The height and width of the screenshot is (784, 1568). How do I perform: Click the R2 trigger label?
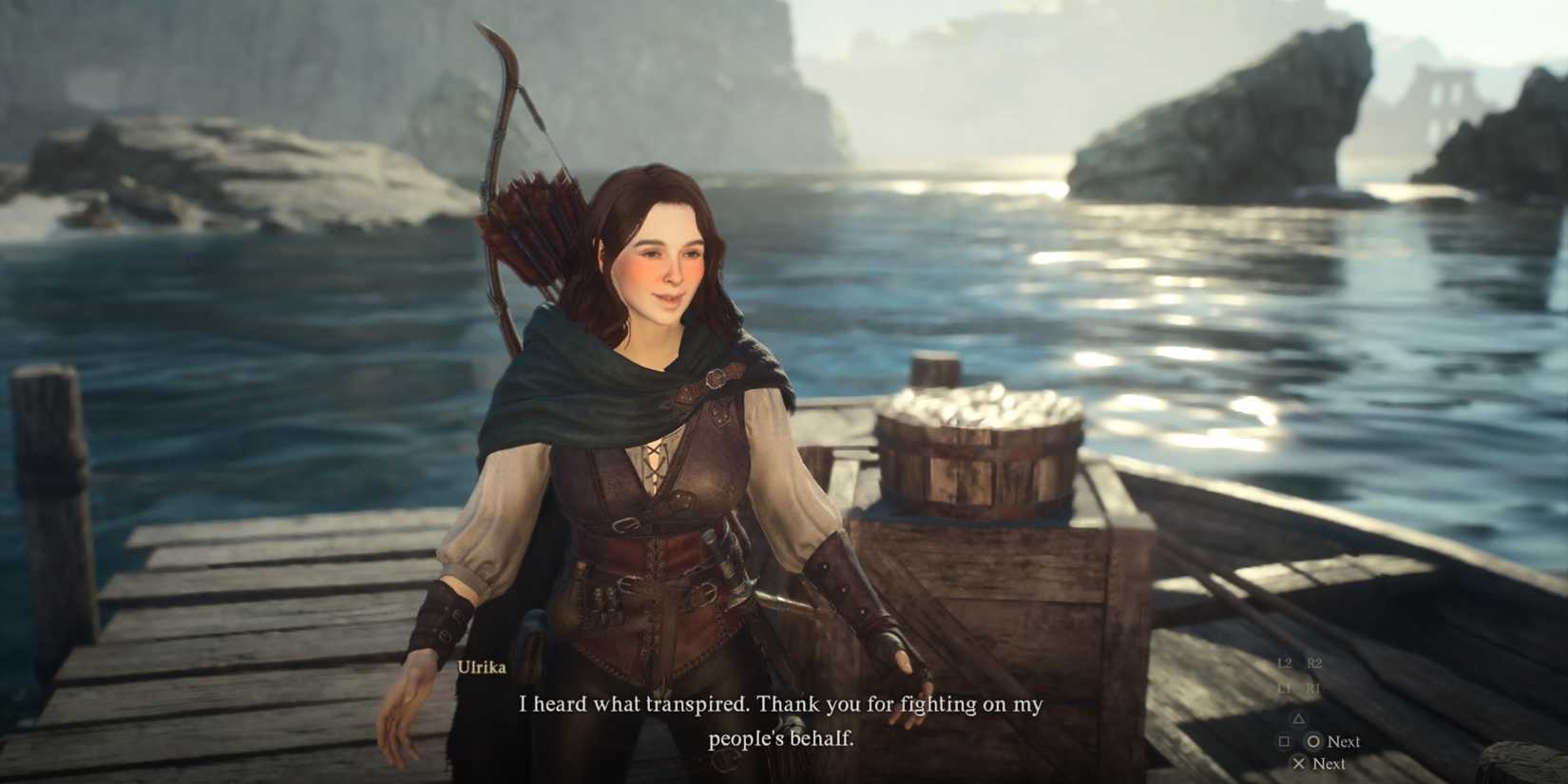tap(1314, 662)
